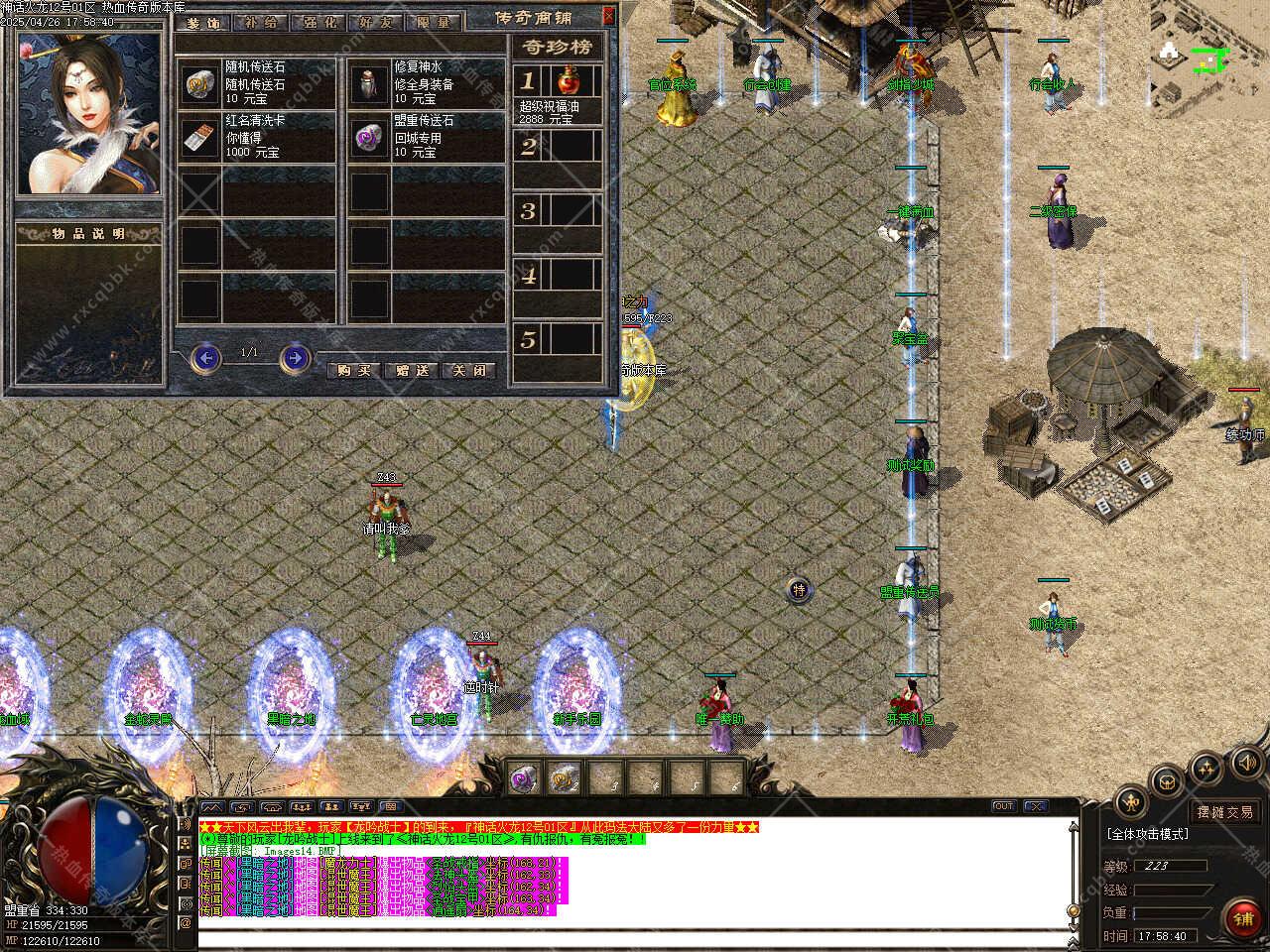Open the 摆摊交易 stall trading button
The width and height of the screenshot is (1270, 952).
[1224, 812]
